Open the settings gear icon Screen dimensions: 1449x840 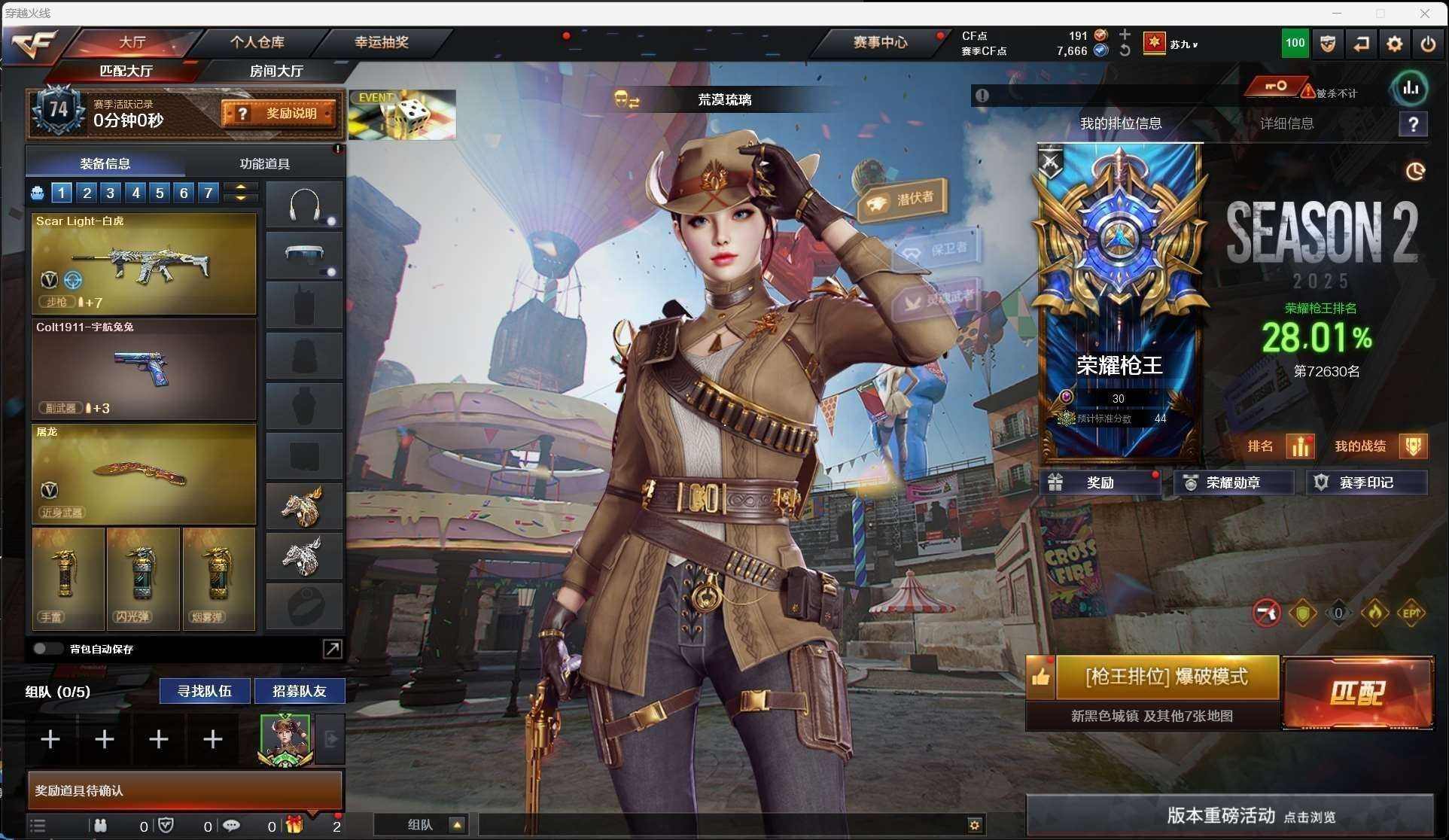click(x=1394, y=44)
